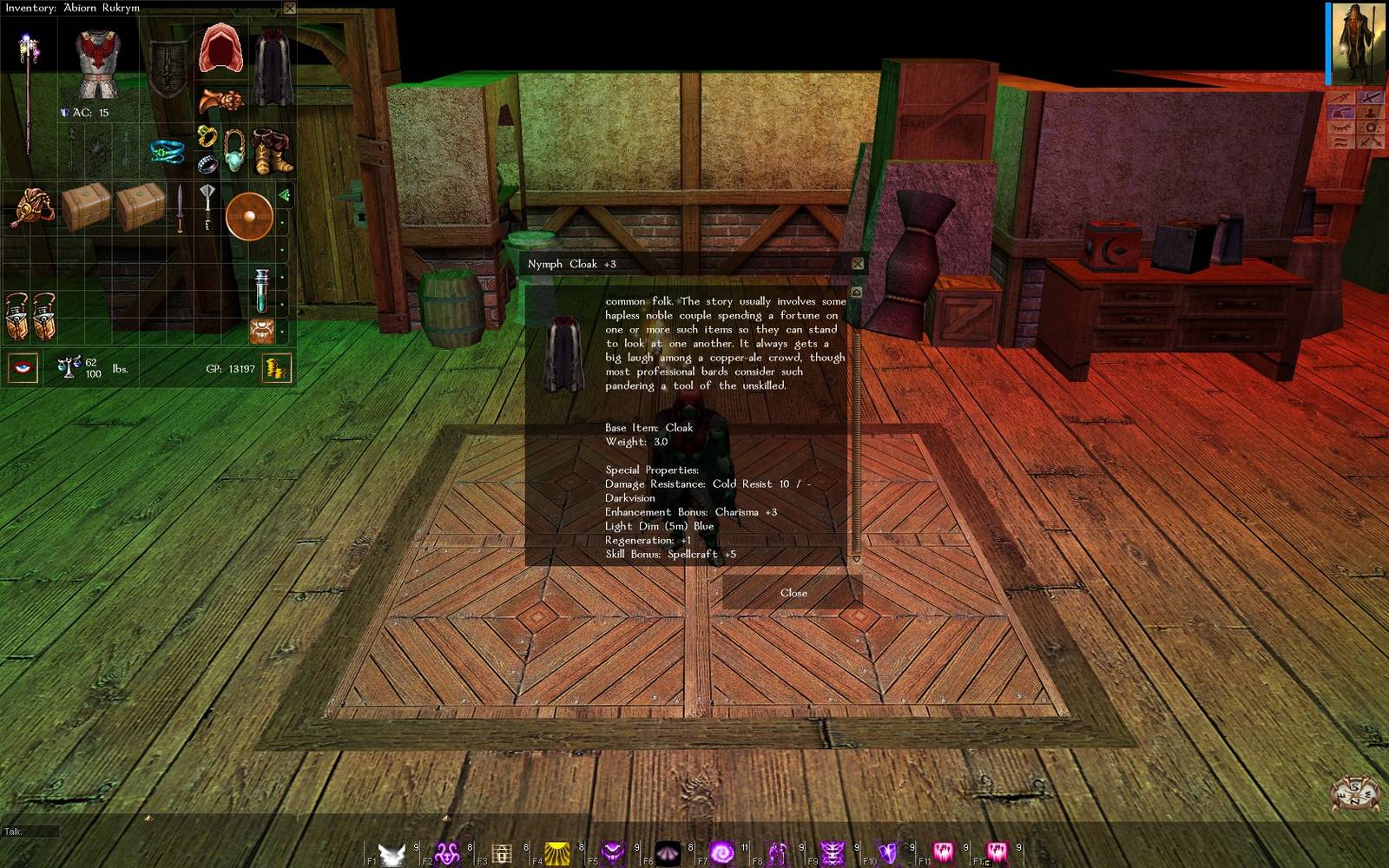Dismiss the item window with its X

(x=858, y=264)
